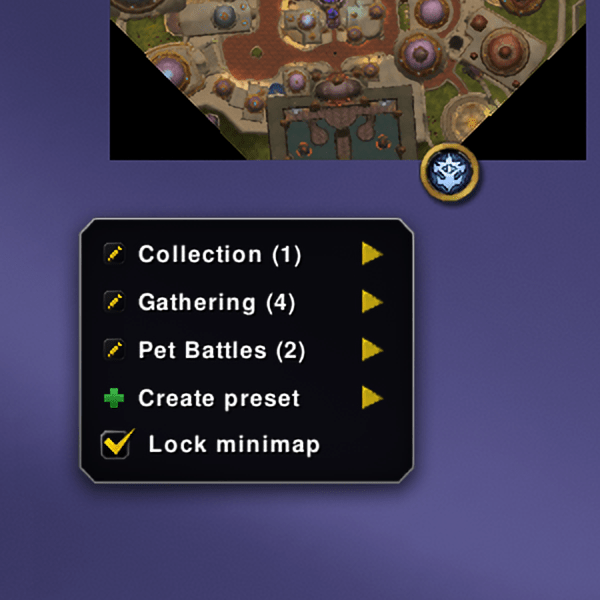Toggle the Lock minimap checkbox
The image size is (600, 600).
tap(117, 445)
